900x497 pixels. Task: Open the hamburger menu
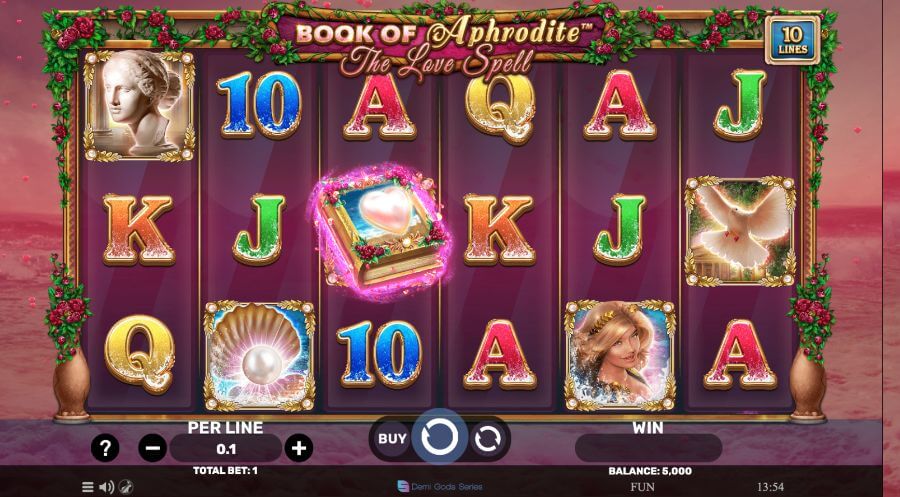(x=88, y=487)
